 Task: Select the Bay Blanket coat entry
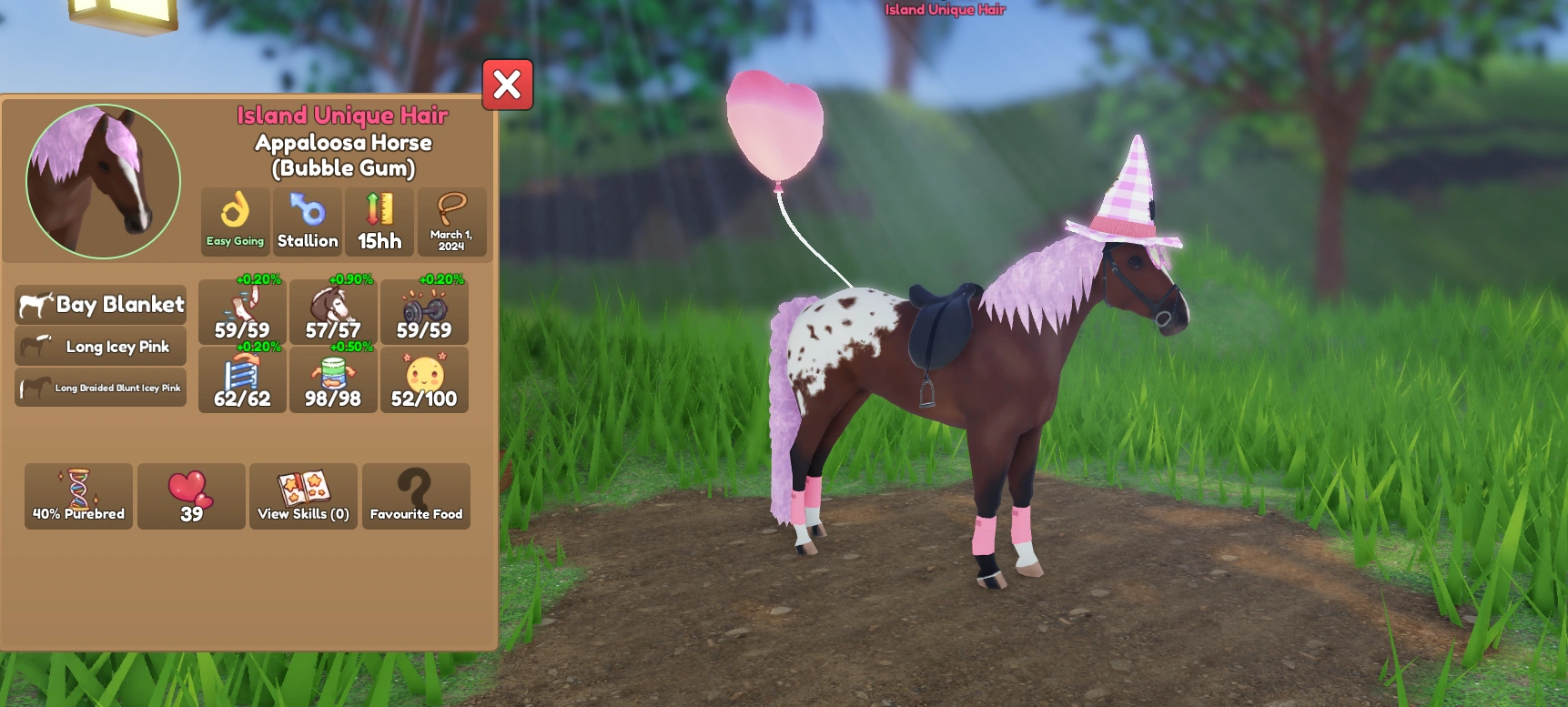(x=100, y=306)
